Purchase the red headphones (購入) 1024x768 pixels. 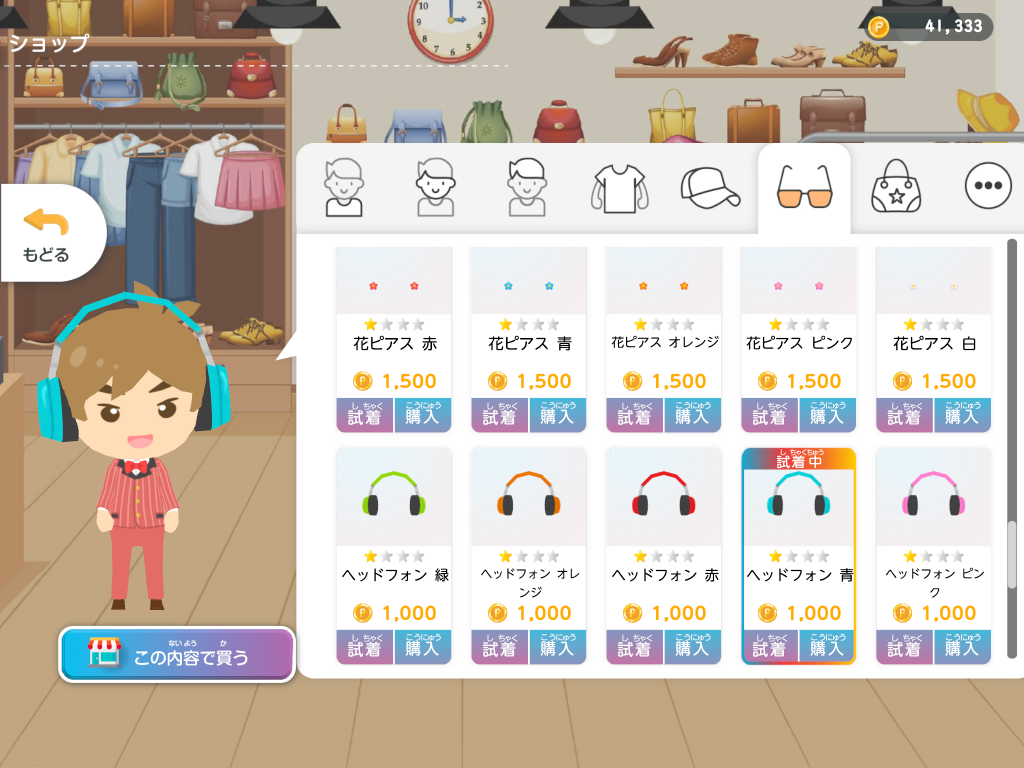pos(692,647)
